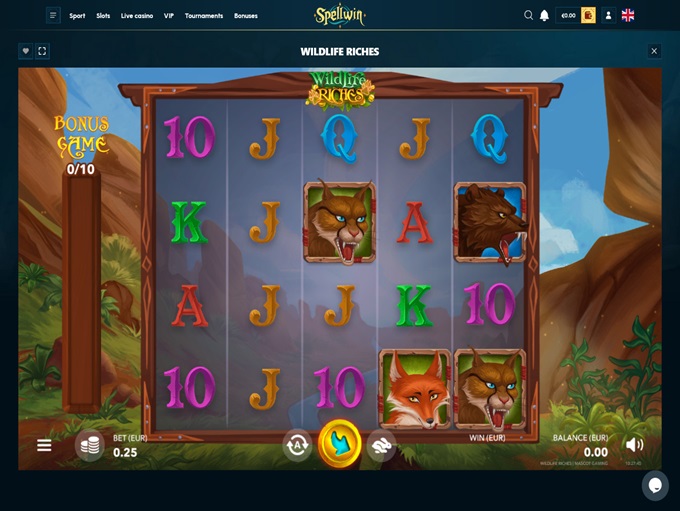Screen dimensions: 680x511
Task: Spin the reels with the gold button
Action: (340, 443)
